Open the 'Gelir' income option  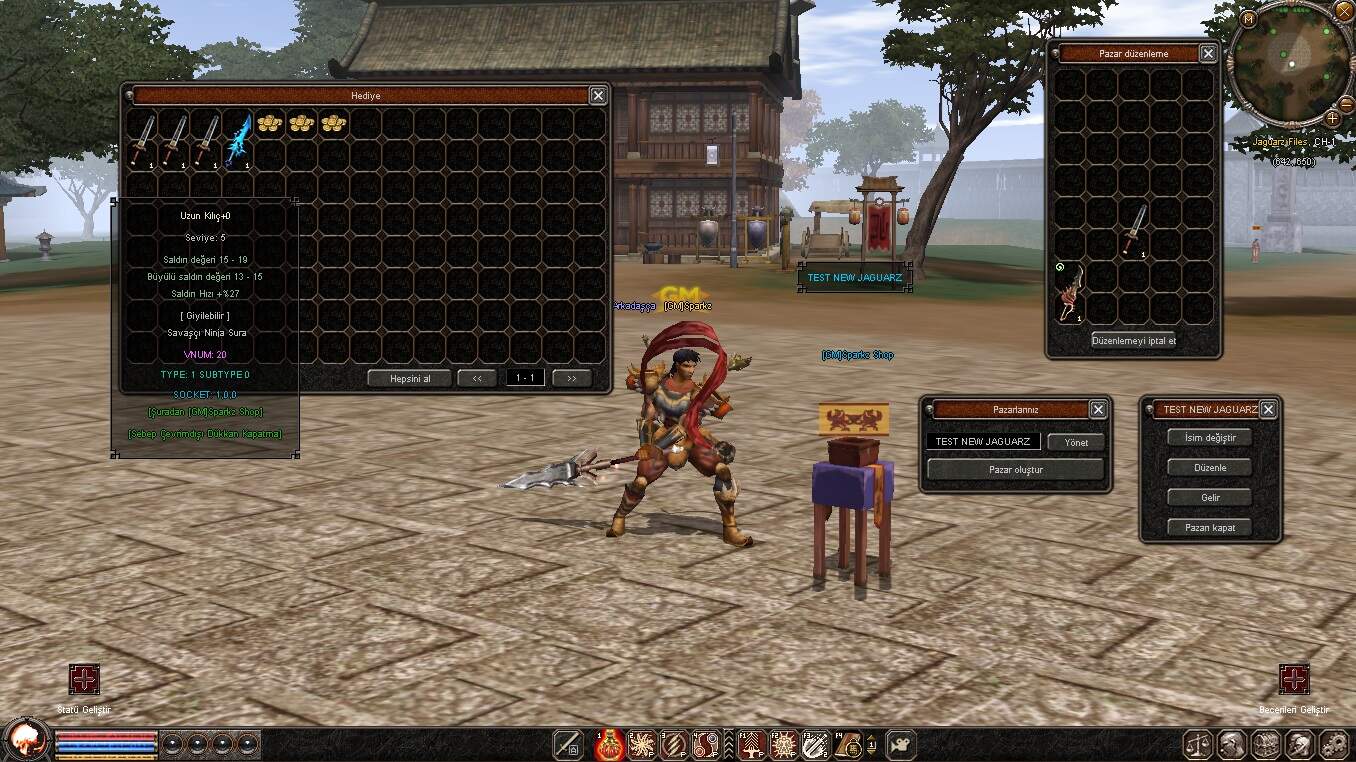click(x=1210, y=497)
